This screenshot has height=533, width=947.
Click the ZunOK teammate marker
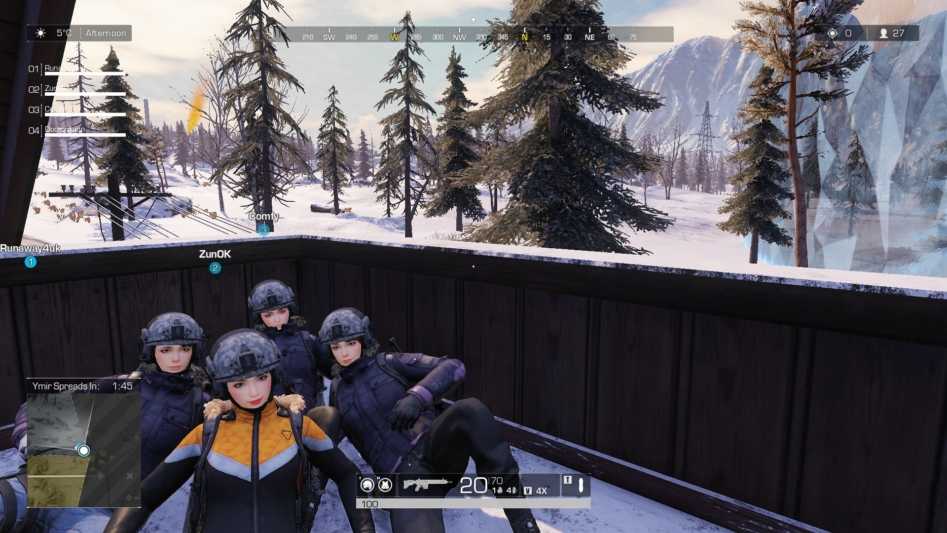[215, 268]
